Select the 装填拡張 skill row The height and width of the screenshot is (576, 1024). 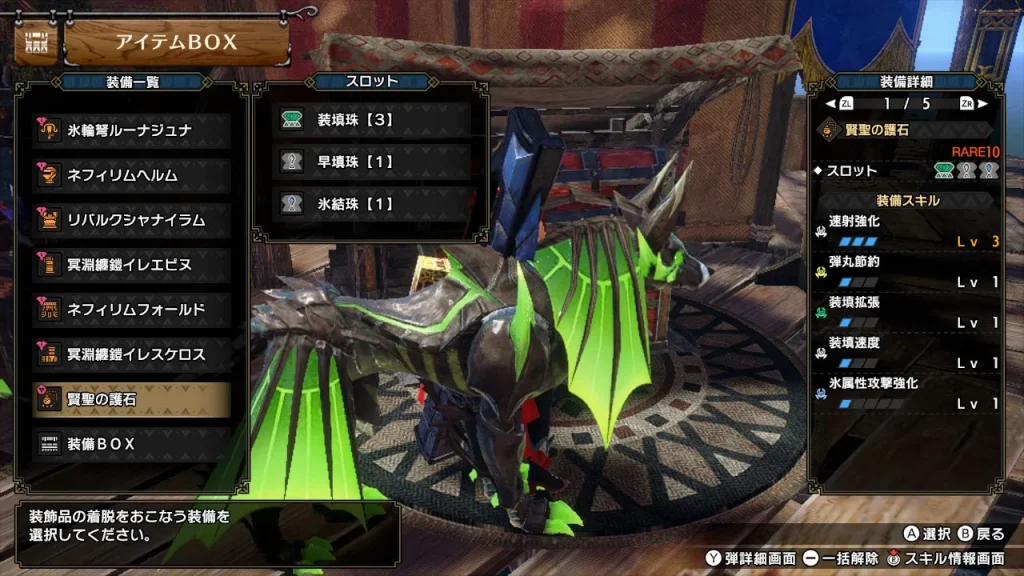(908, 312)
